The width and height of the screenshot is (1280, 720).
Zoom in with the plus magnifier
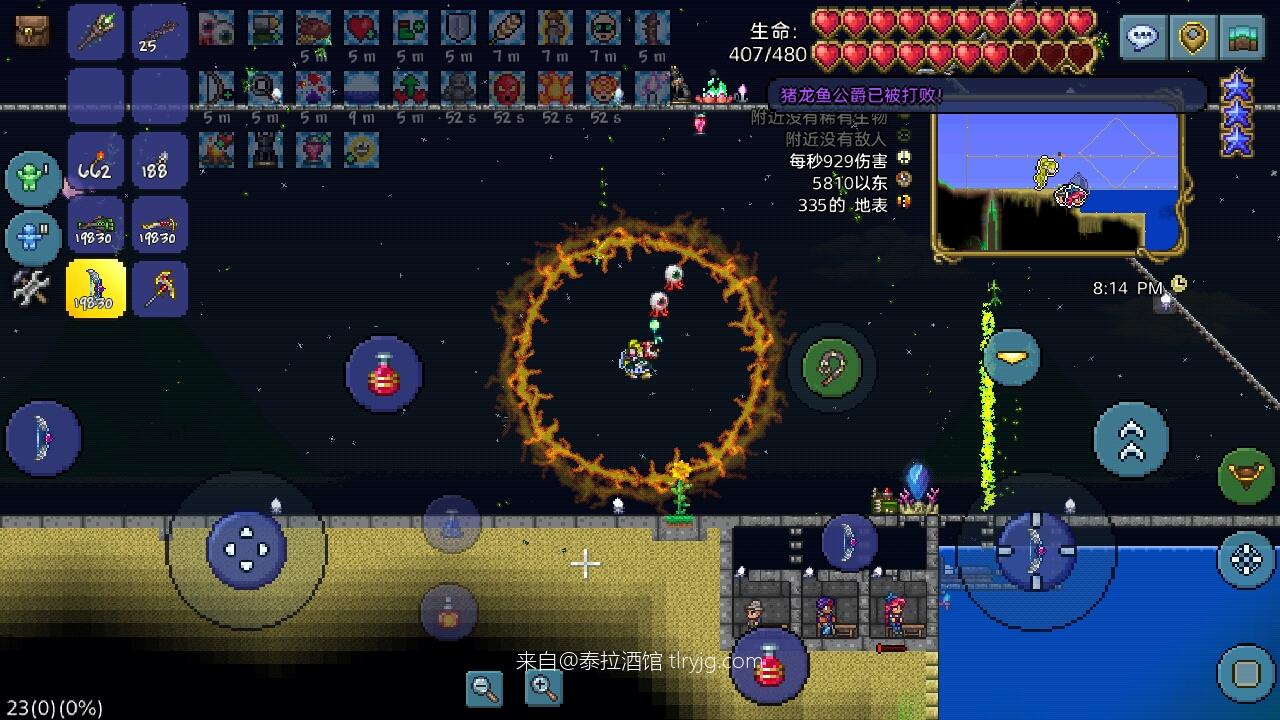(x=543, y=687)
